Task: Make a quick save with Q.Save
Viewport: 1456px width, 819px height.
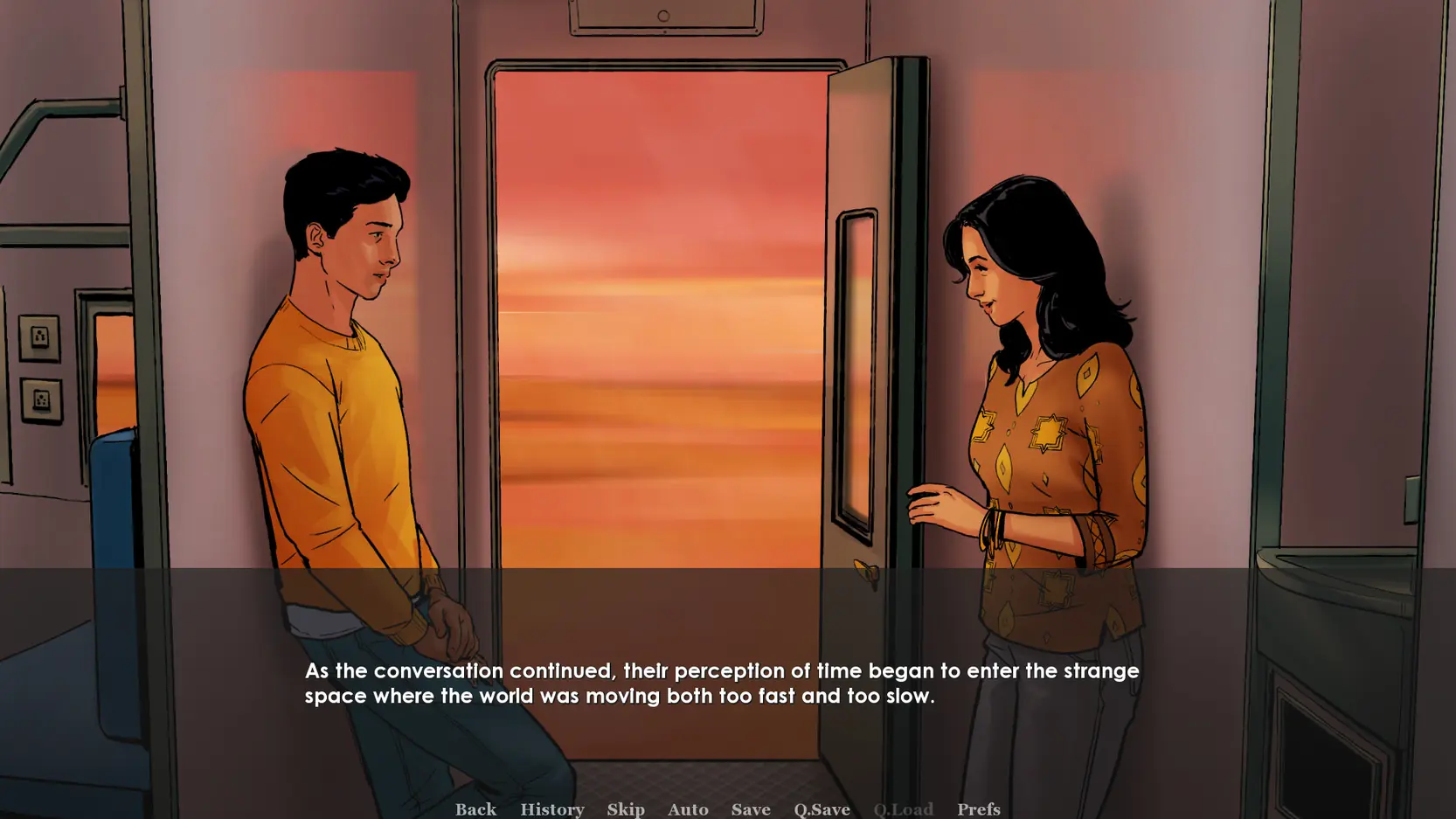Action: pyautogui.click(x=822, y=809)
